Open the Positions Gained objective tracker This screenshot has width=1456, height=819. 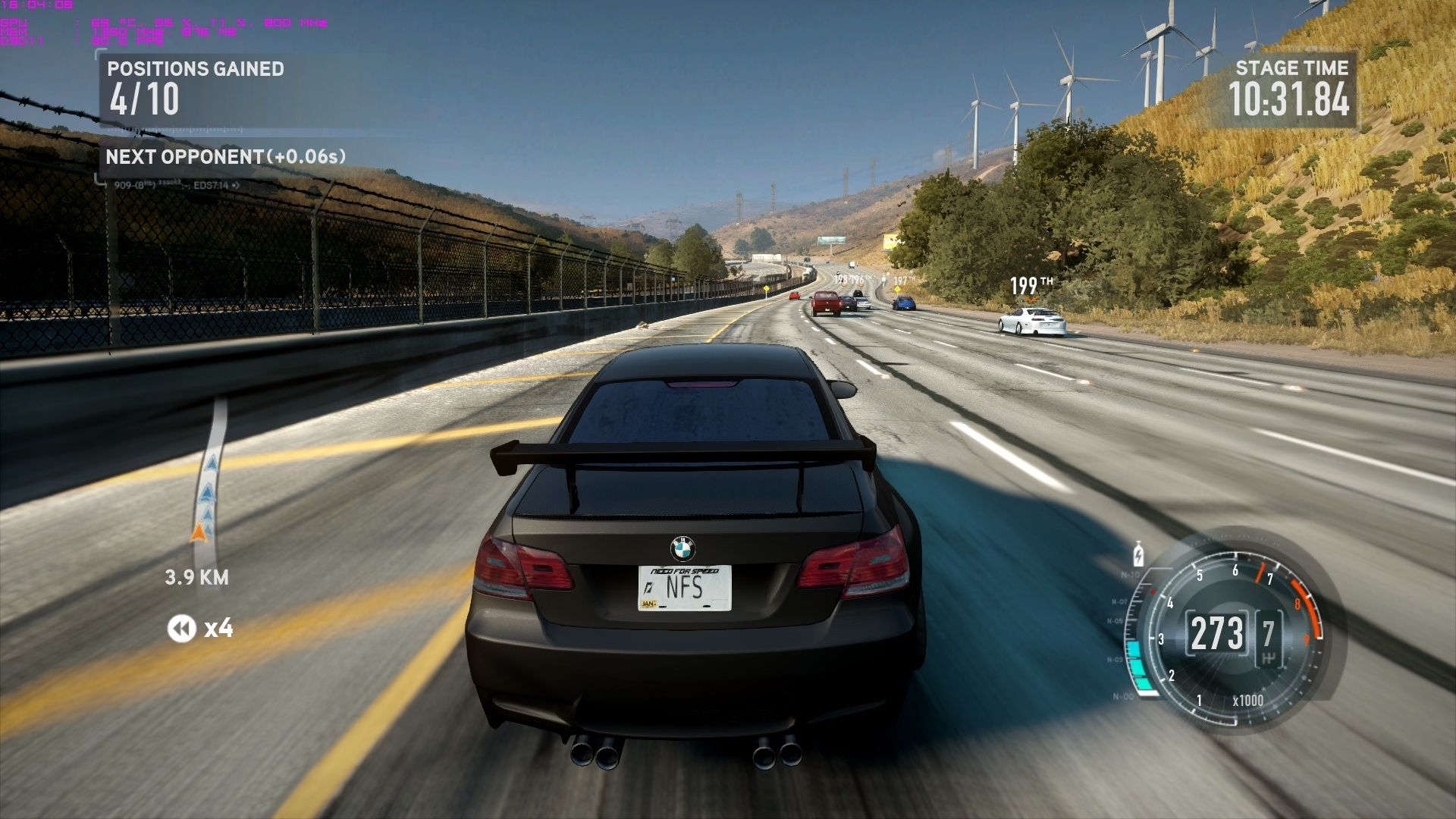196,89
